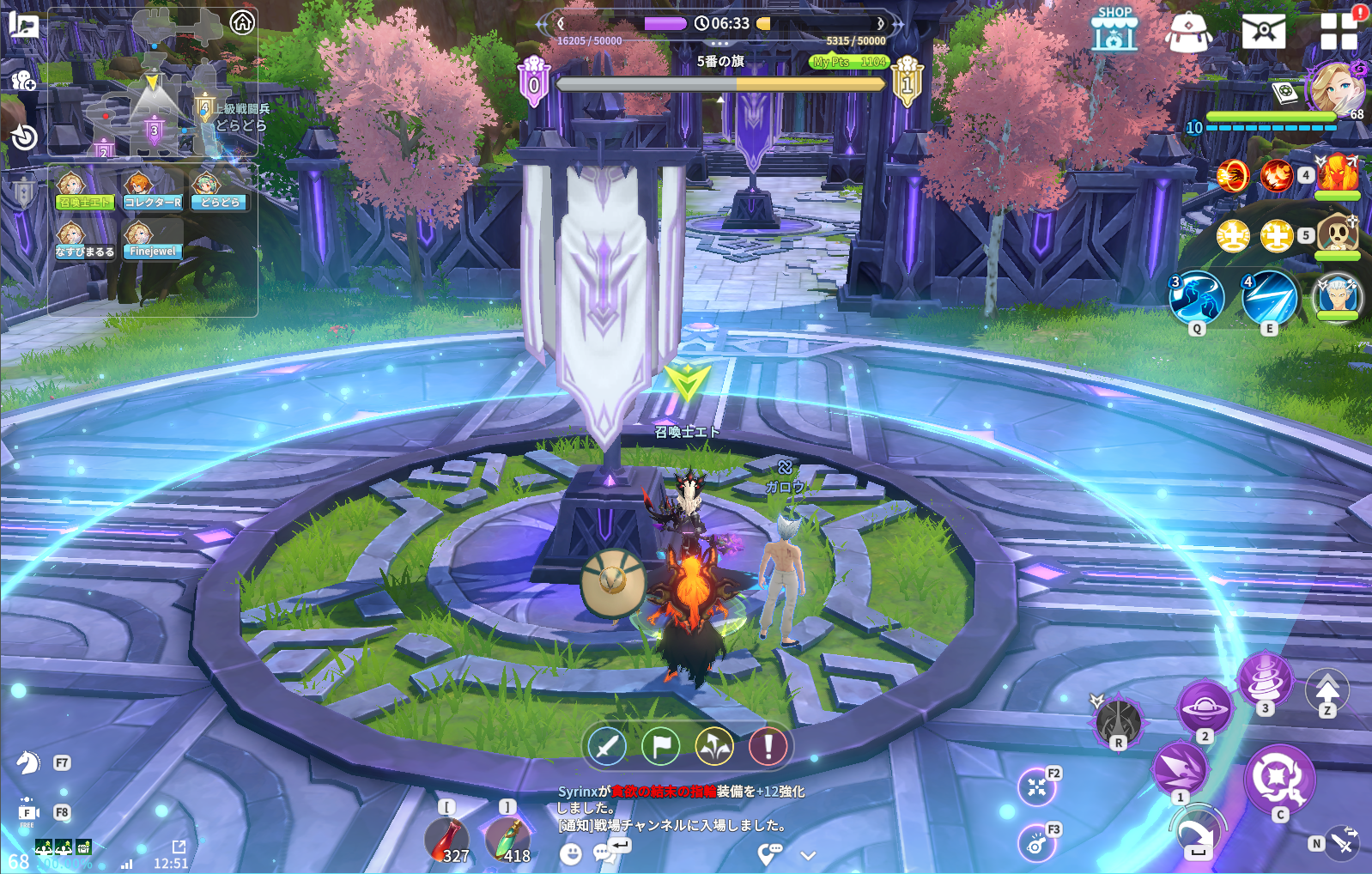Activate the E lightning slash skill
Screen dimensions: 1372x874
[x=1269, y=298]
